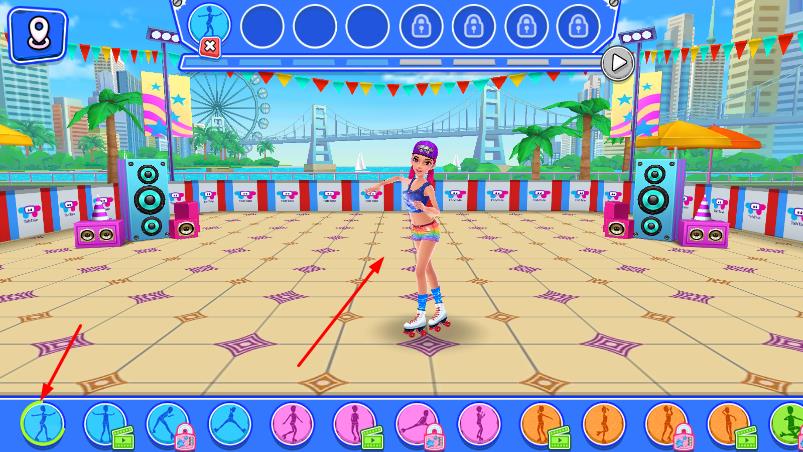Open the map location button
This screenshot has width=803, height=452.
click(37, 34)
